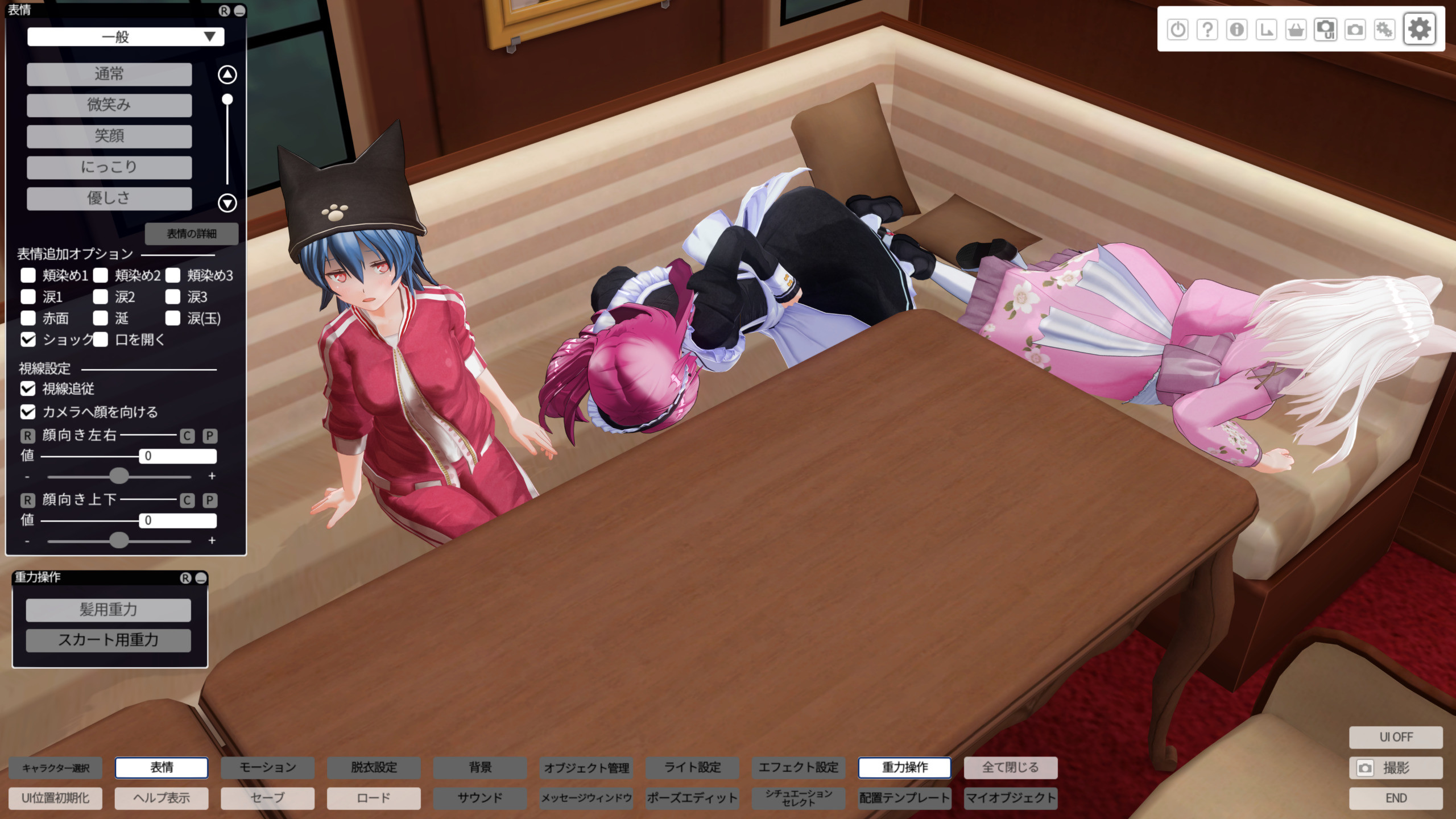The width and height of the screenshot is (1456, 819).
Task: Toggle 視線追従 gaze tracking
Action: click(28, 388)
